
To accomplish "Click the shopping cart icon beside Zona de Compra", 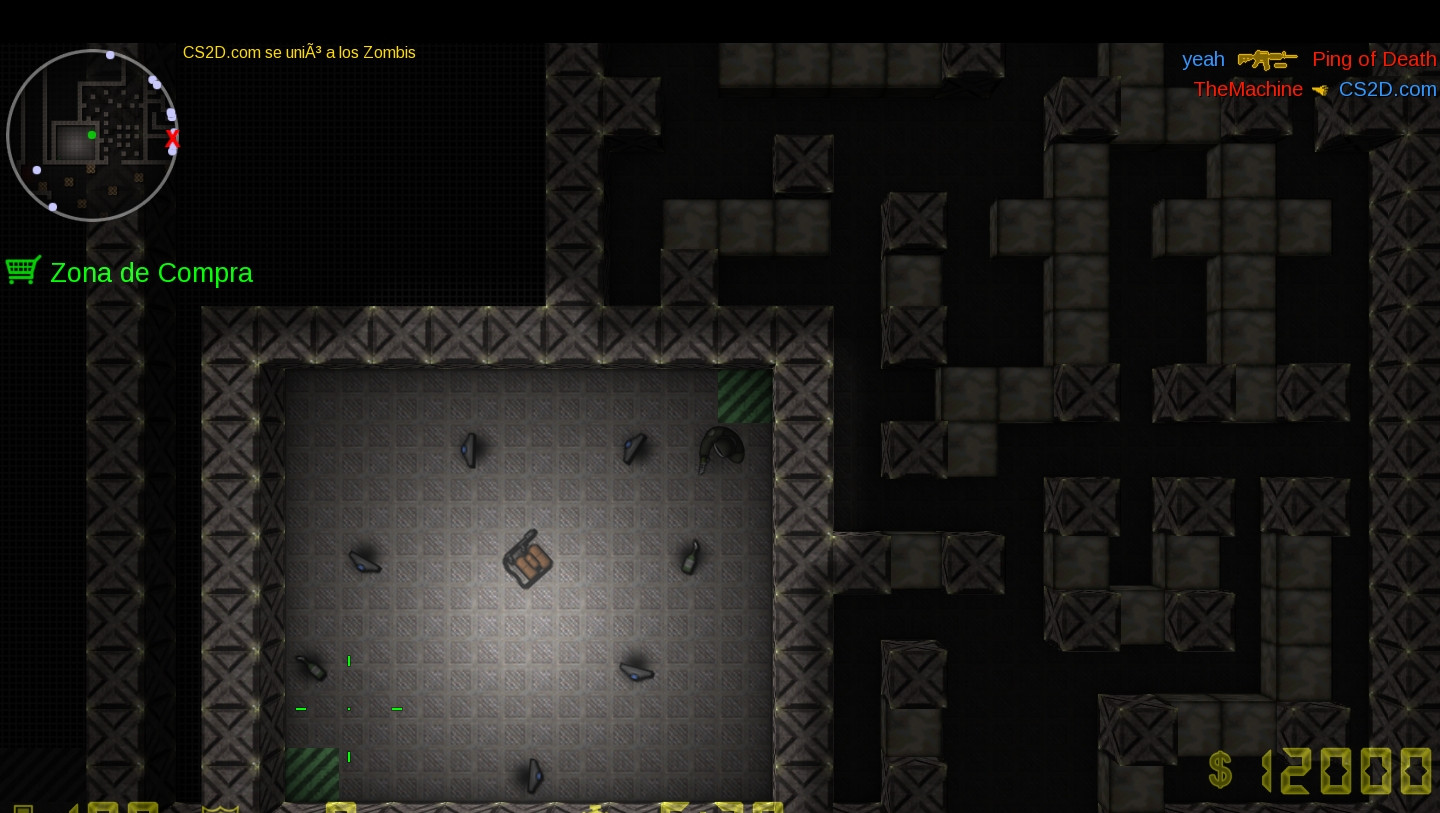I will point(22,269).
